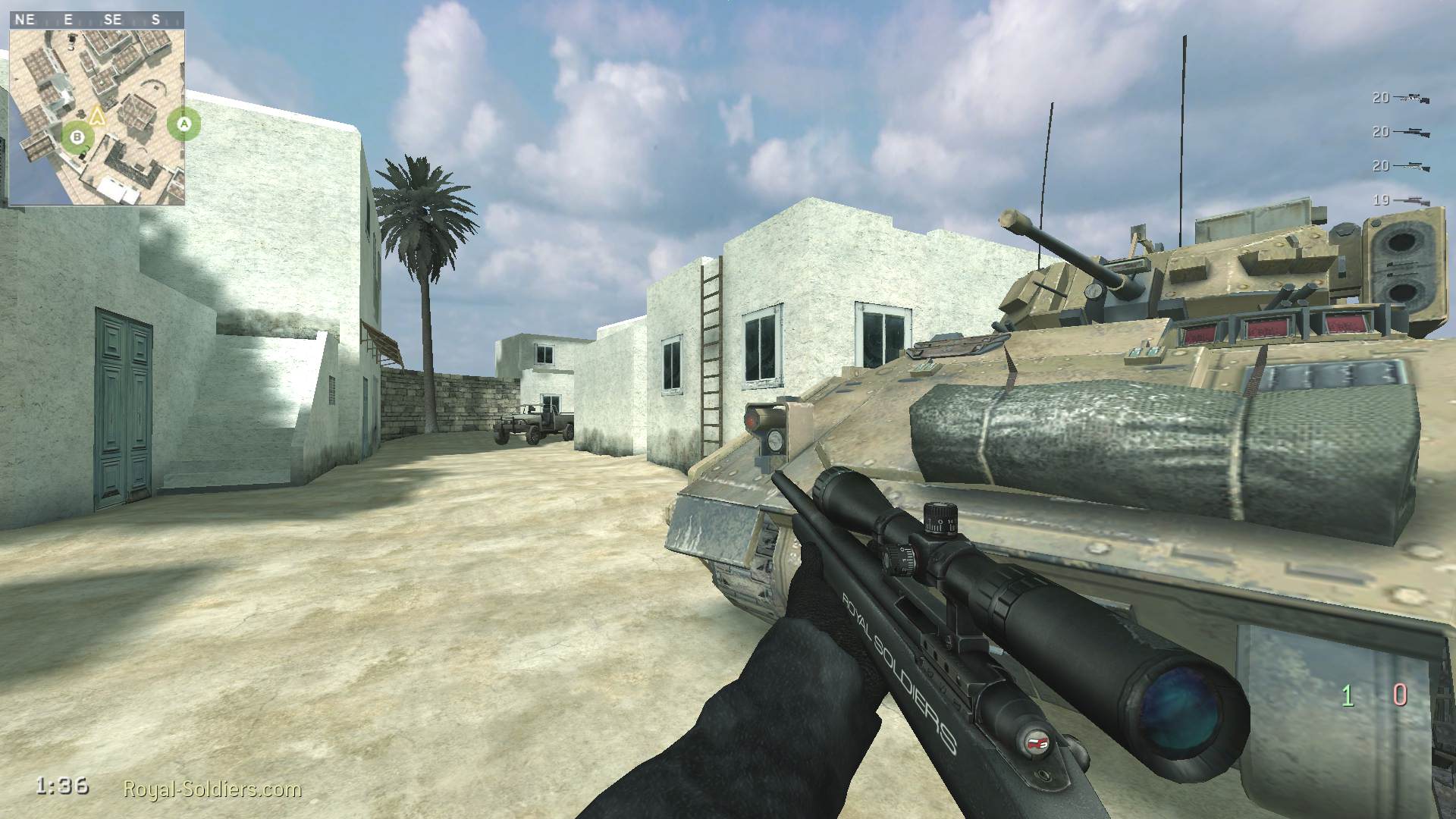Click bombsite A marker on the minimap
The width and height of the screenshot is (1456, 819).
pyautogui.click(x=184, y=124)
